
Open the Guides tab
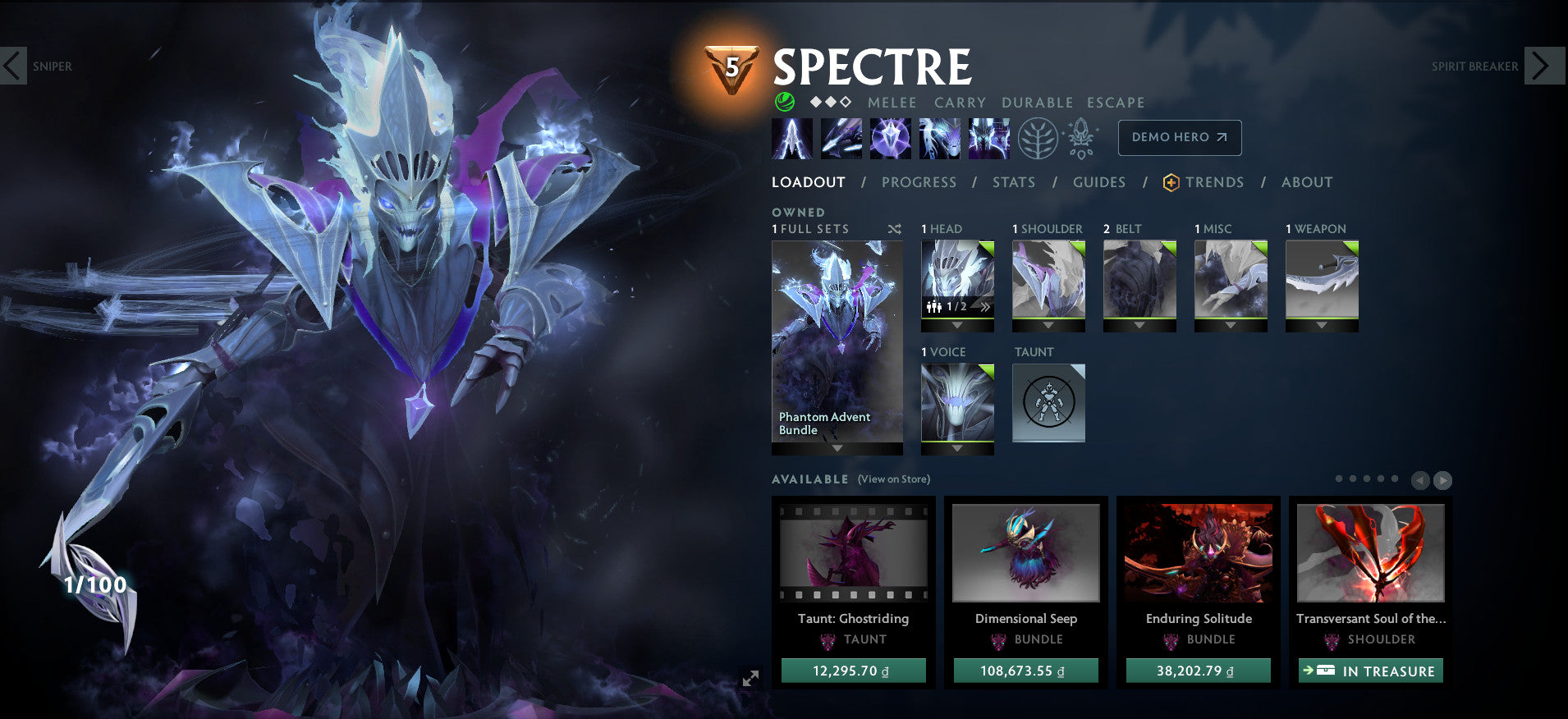[1099, 182]
